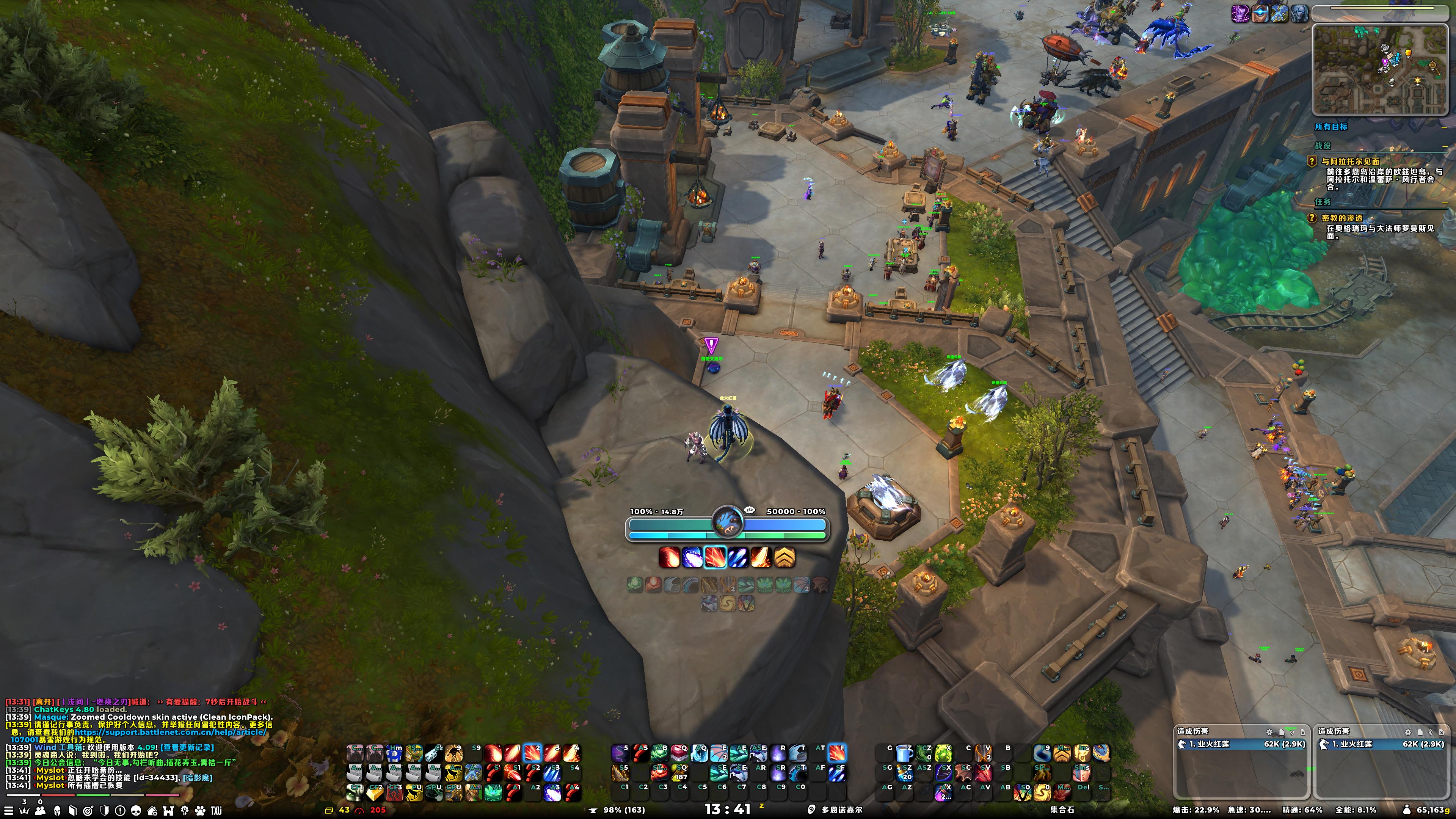1456x819 pixels.
Task: Activate the glowing fire ability on key F
Action: (837, 753)
